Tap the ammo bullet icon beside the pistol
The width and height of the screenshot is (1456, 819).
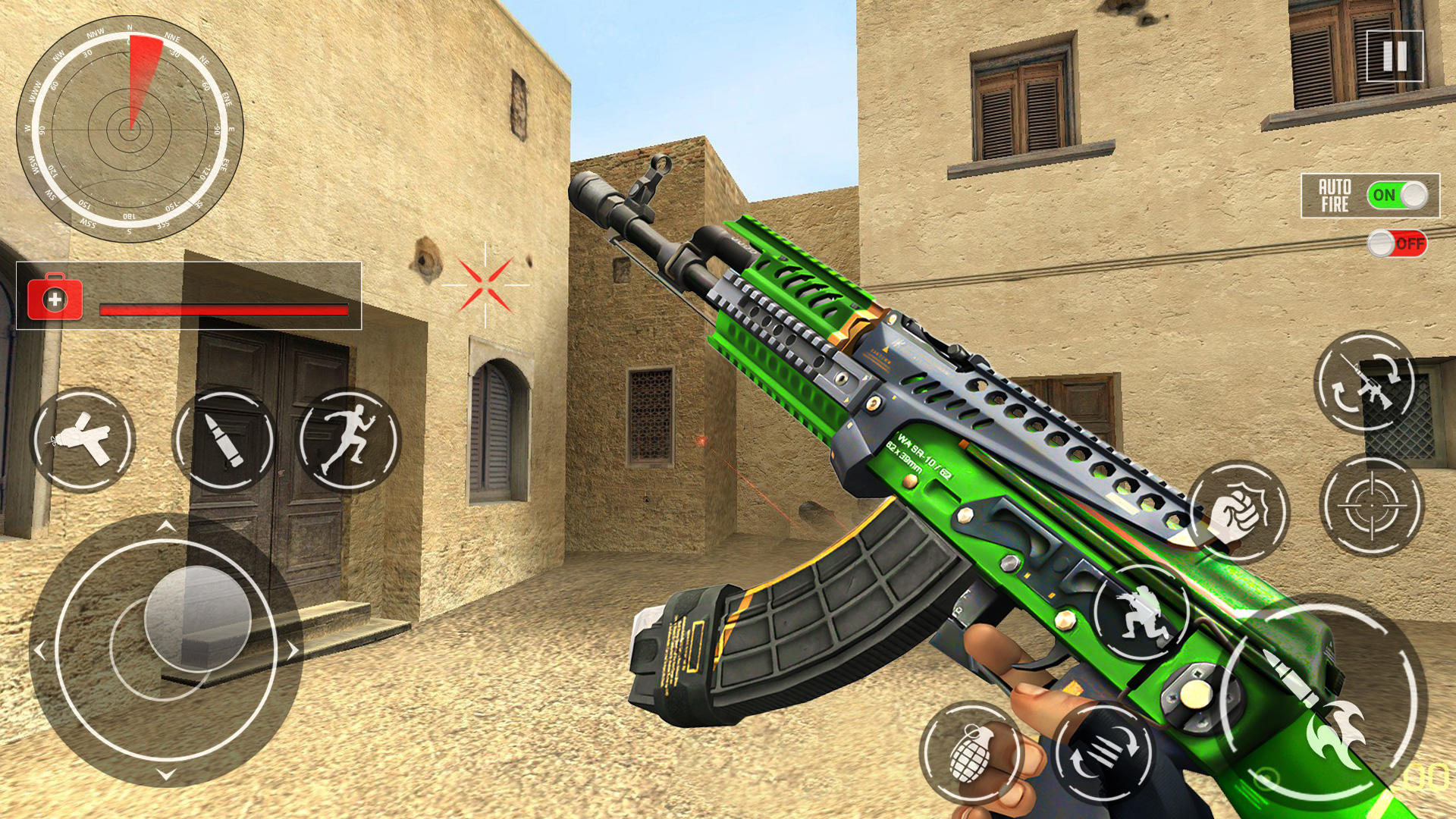tap(224, 440)
